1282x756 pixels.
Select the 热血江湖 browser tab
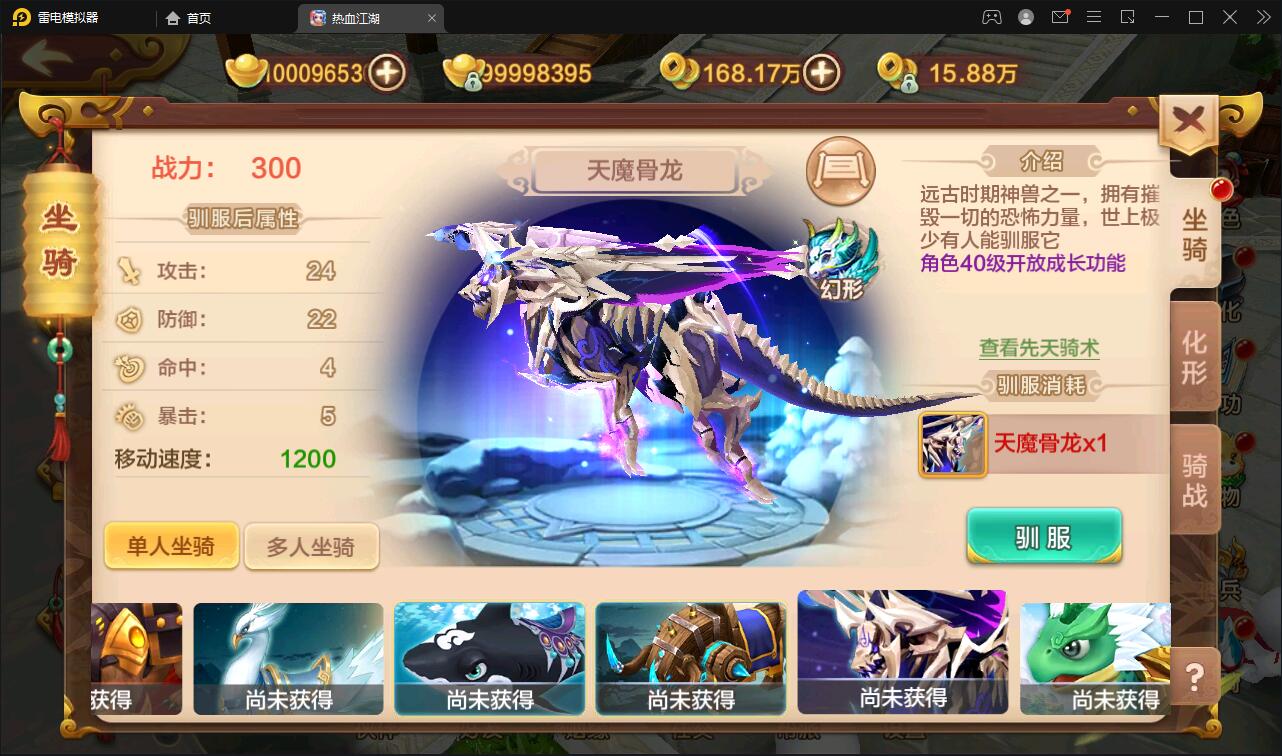click(360, 17)
